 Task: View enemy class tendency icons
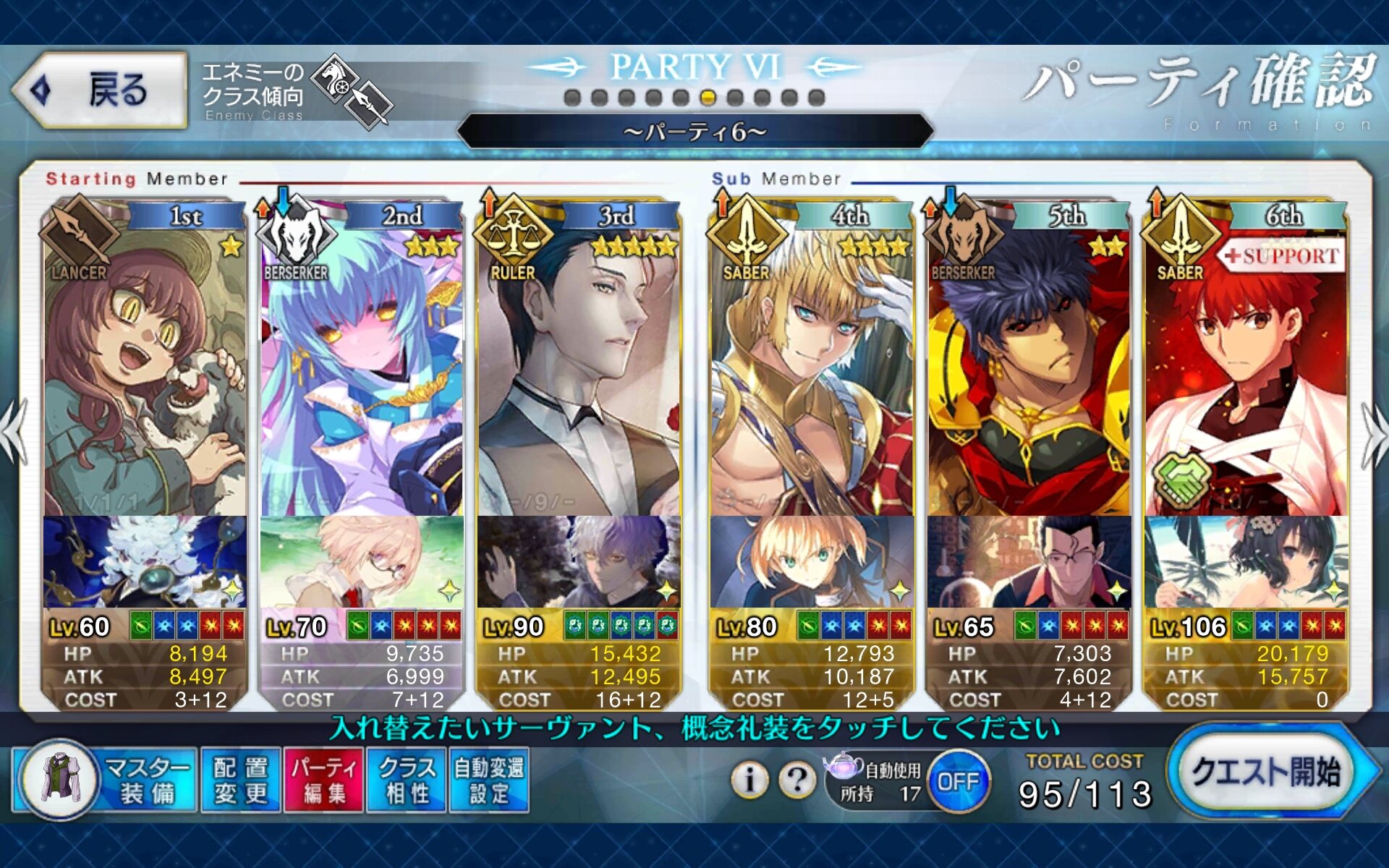356,93
